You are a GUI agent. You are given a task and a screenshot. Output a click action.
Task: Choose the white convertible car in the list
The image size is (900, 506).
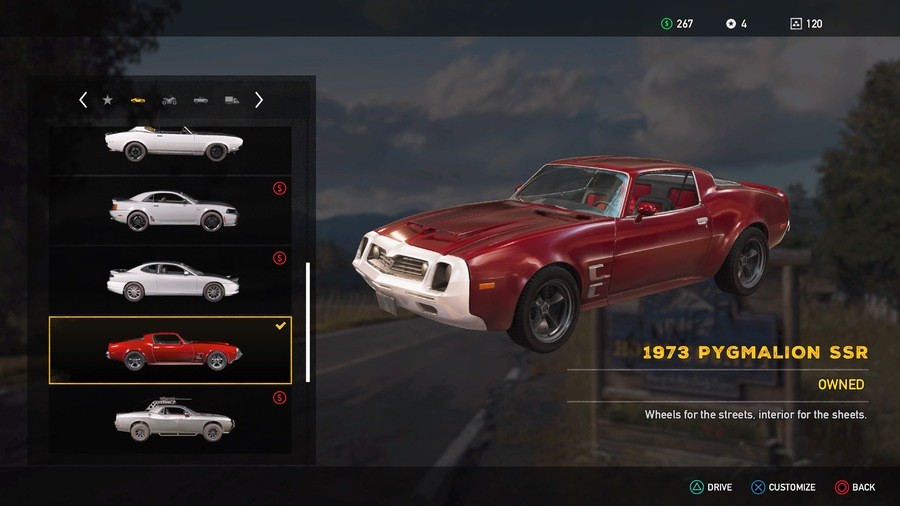pyautogui.click(x=172, y=144)
